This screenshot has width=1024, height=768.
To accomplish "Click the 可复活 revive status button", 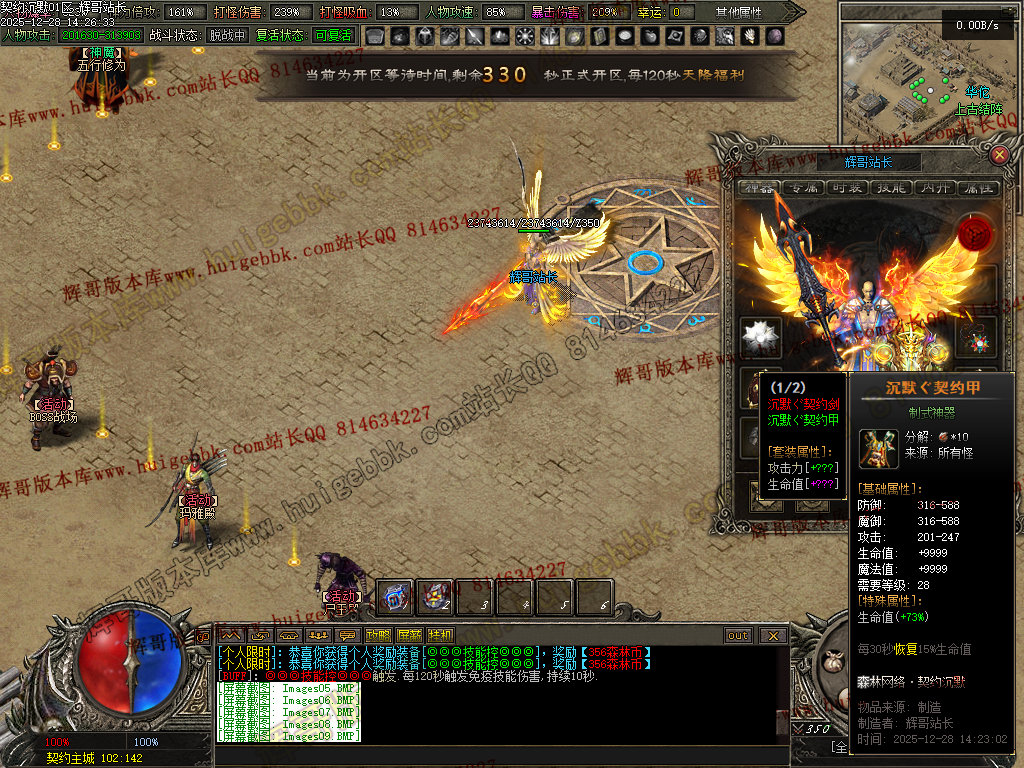I will 332,35.
